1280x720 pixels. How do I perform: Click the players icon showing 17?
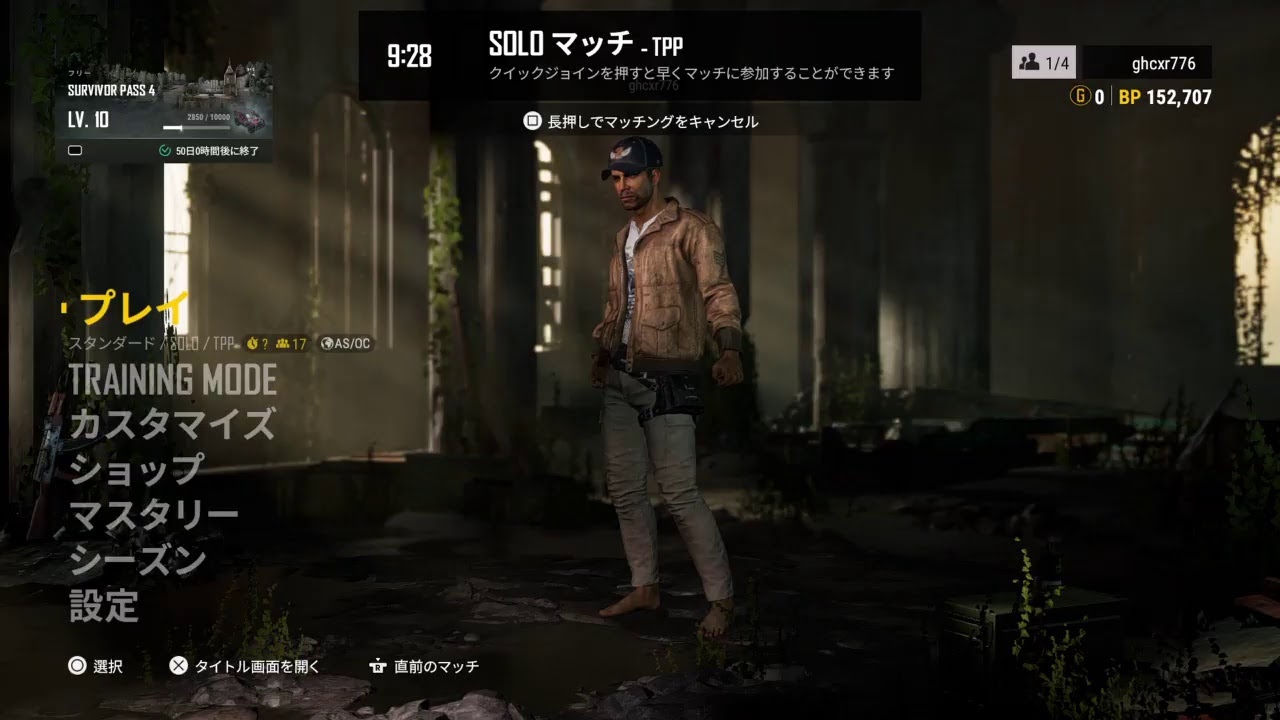click(287, 343)
